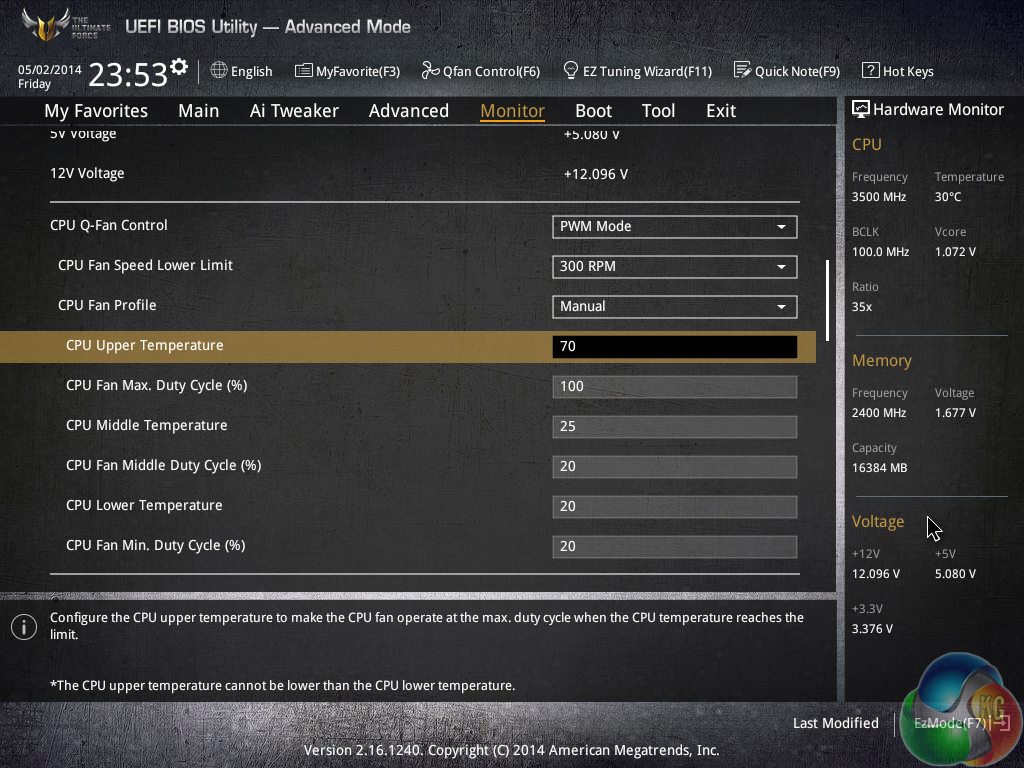The image size is (1024, 768).
Task: Open Quick Note(F9)
Action: pyautogui.click(x=786, y=71)
